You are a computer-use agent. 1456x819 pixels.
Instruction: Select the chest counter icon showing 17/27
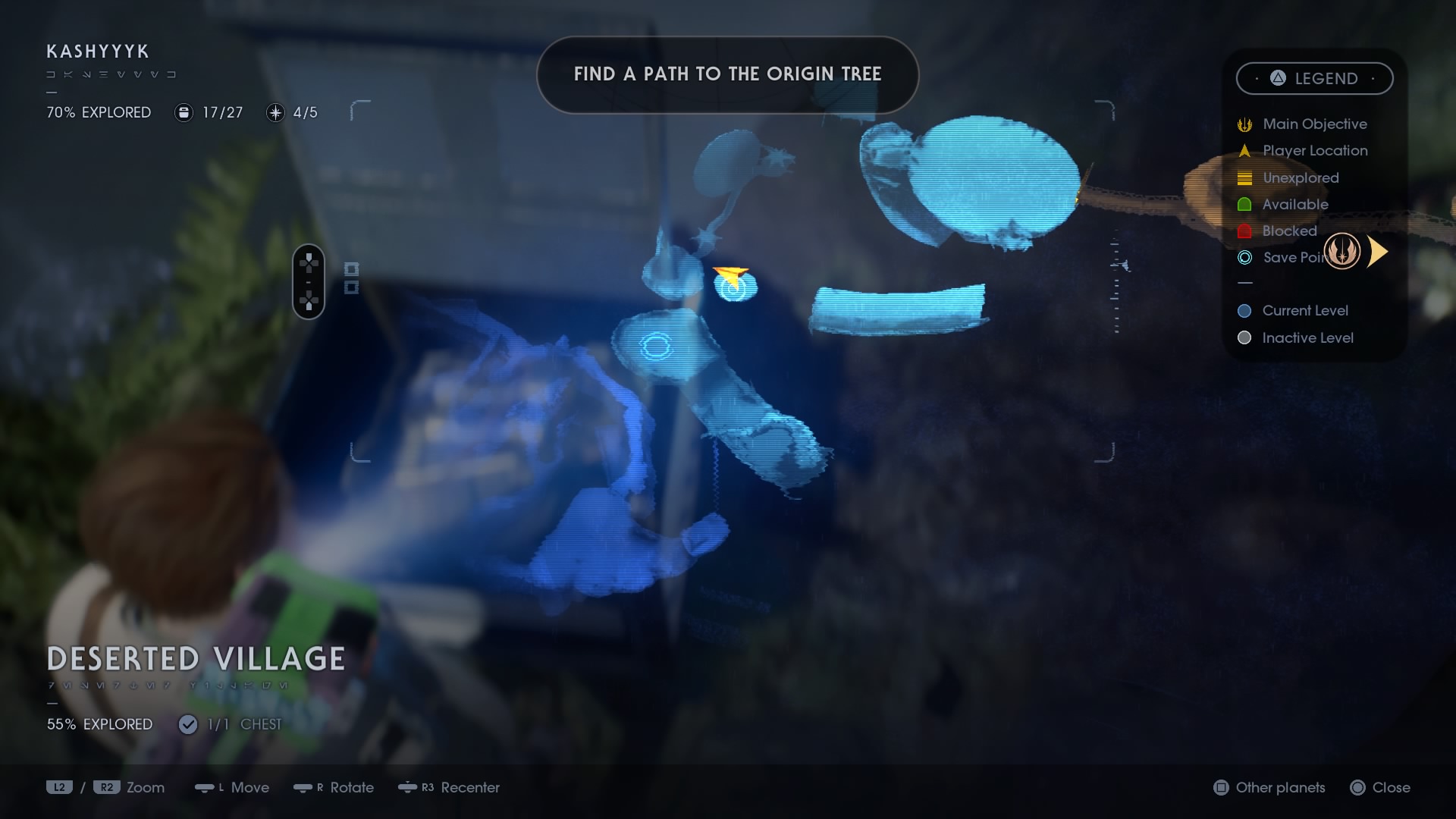point(183,112)
